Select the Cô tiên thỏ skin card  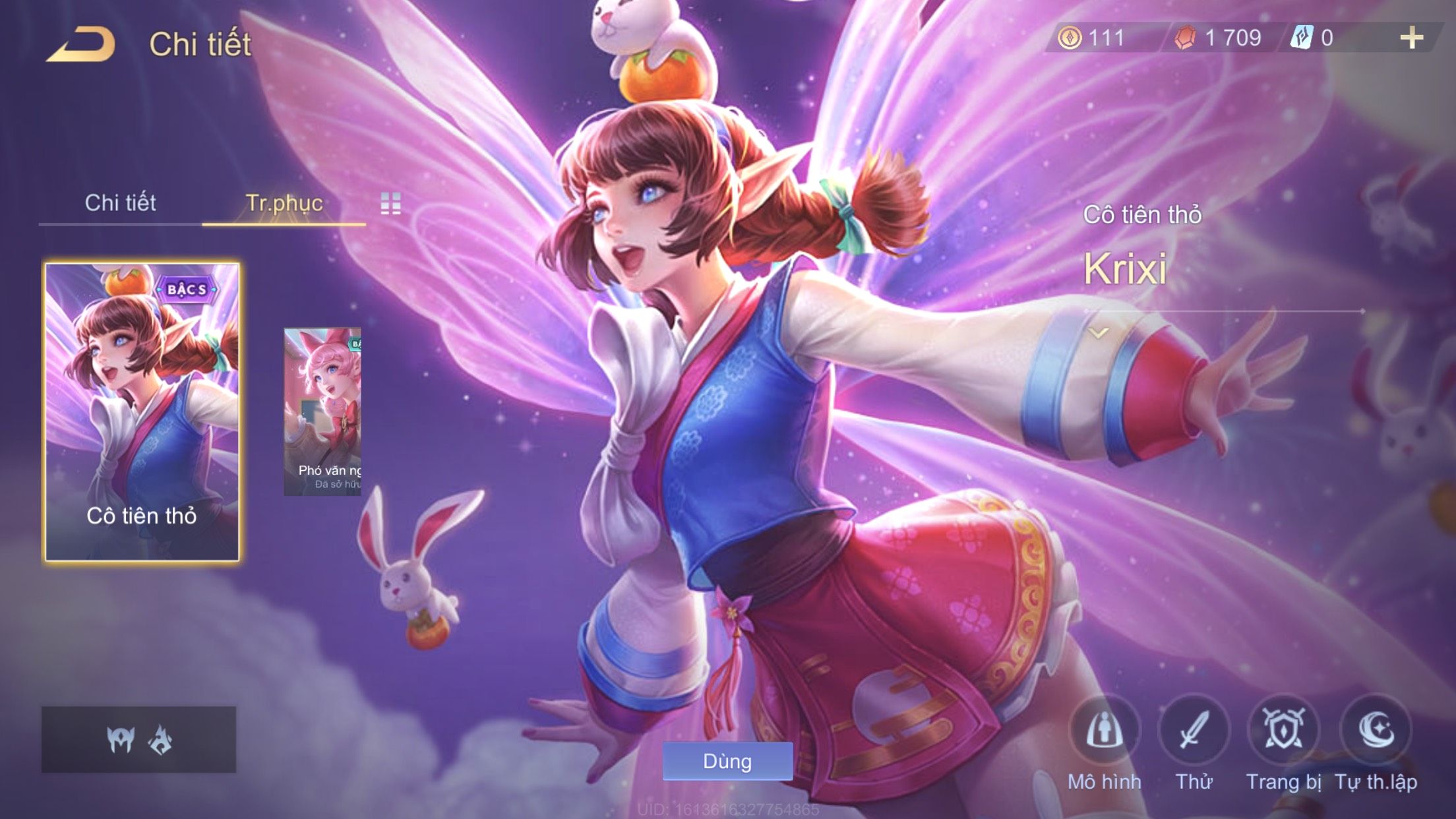(142, 412)
